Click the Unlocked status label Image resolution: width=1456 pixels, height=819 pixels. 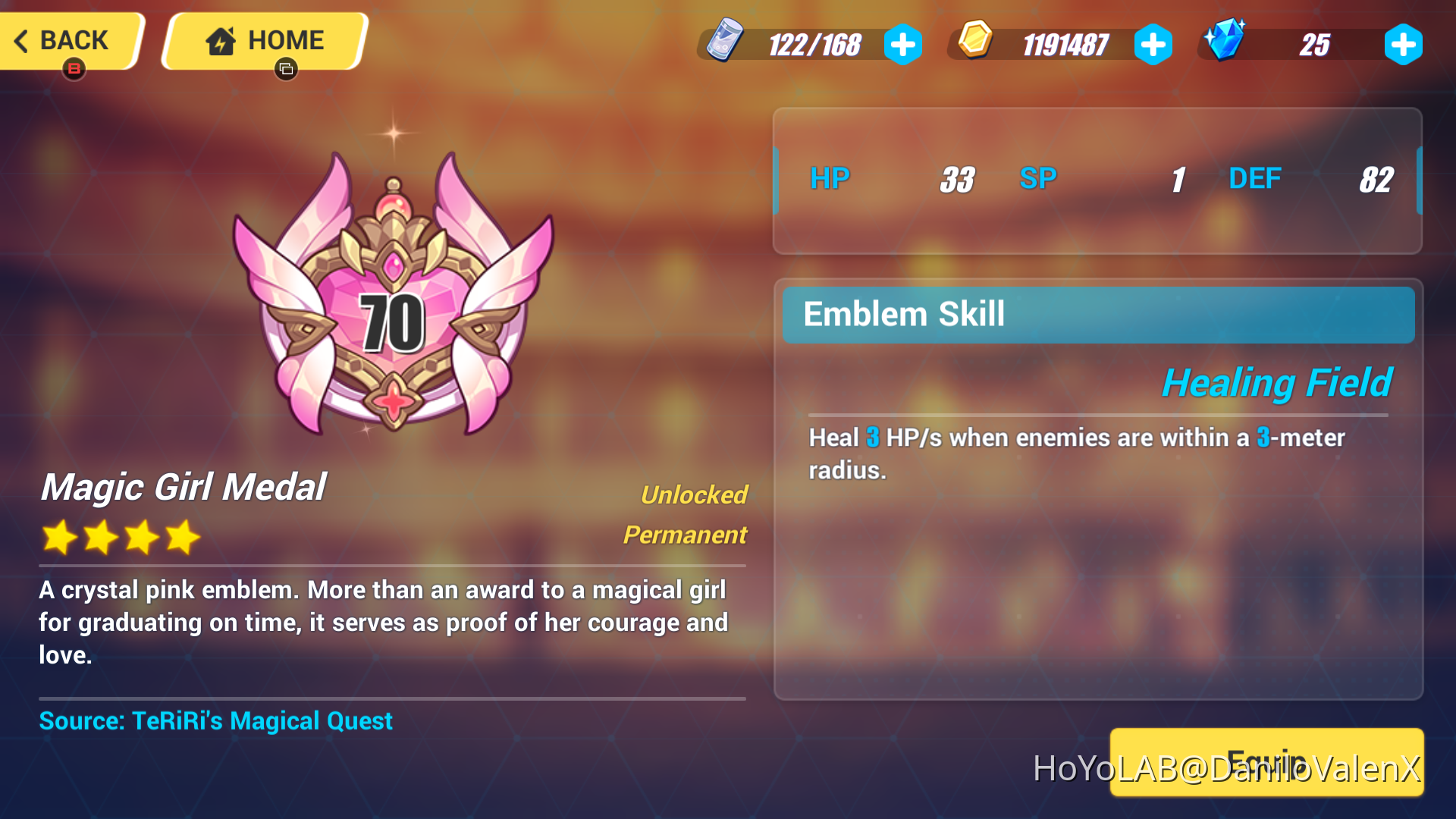coord(695,495)
